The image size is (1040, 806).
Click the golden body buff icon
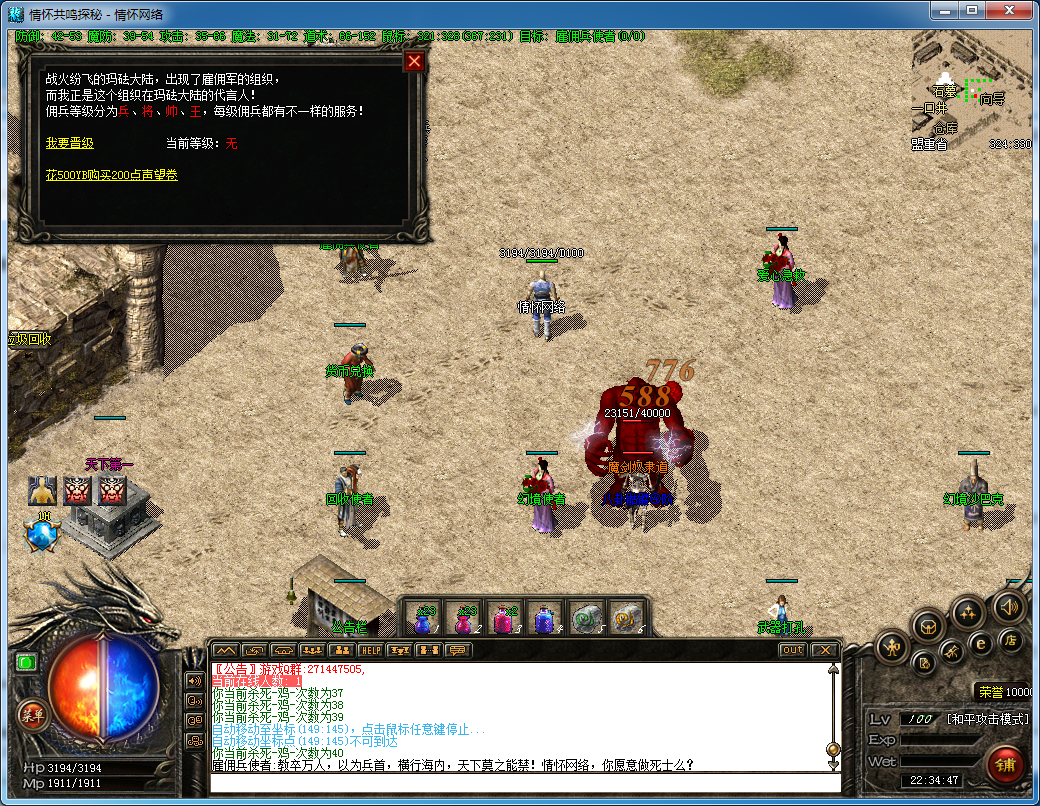(x=42, y=491)
